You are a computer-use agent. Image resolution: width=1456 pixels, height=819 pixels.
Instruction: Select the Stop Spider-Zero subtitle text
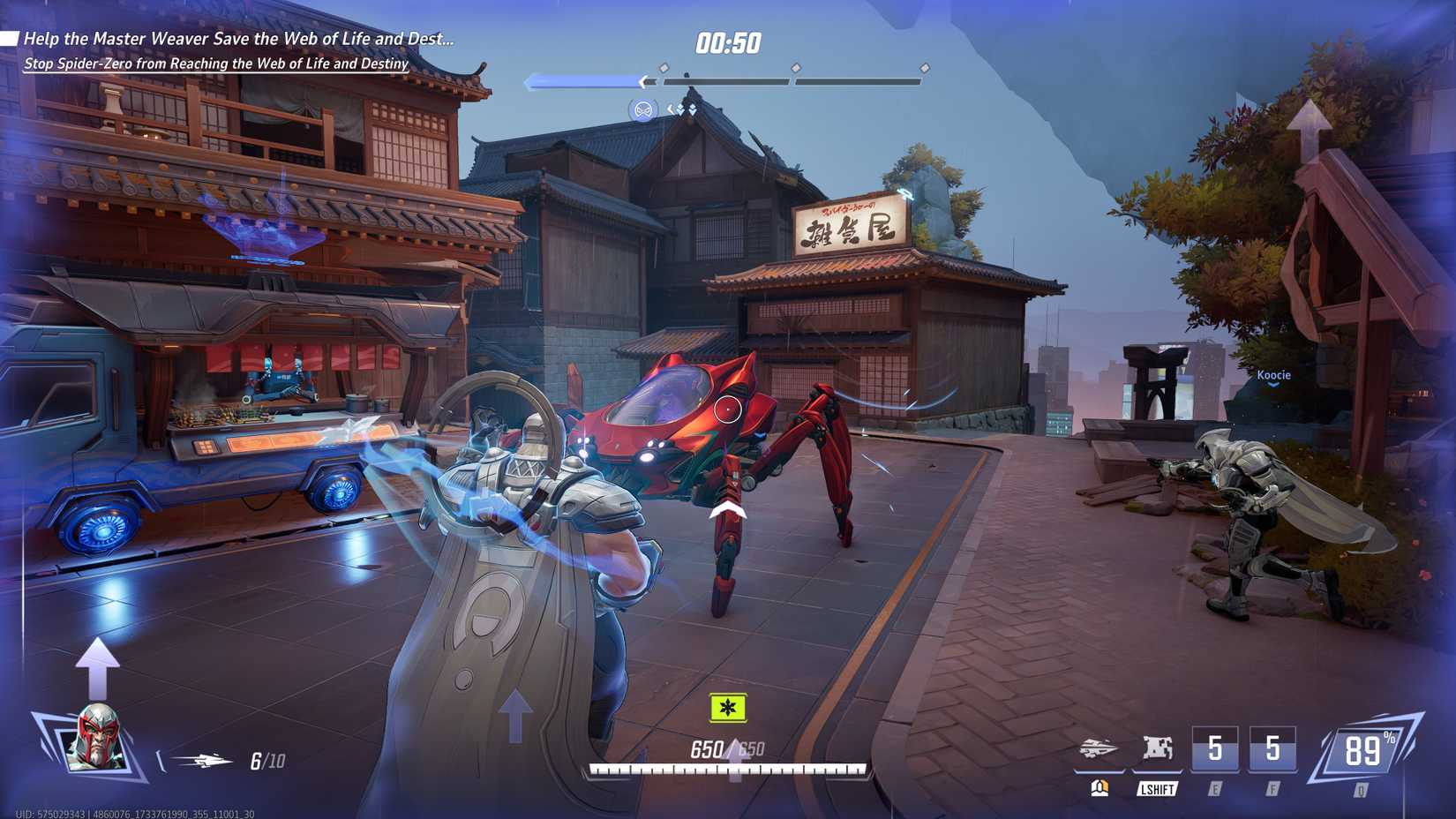coord(216,64)
